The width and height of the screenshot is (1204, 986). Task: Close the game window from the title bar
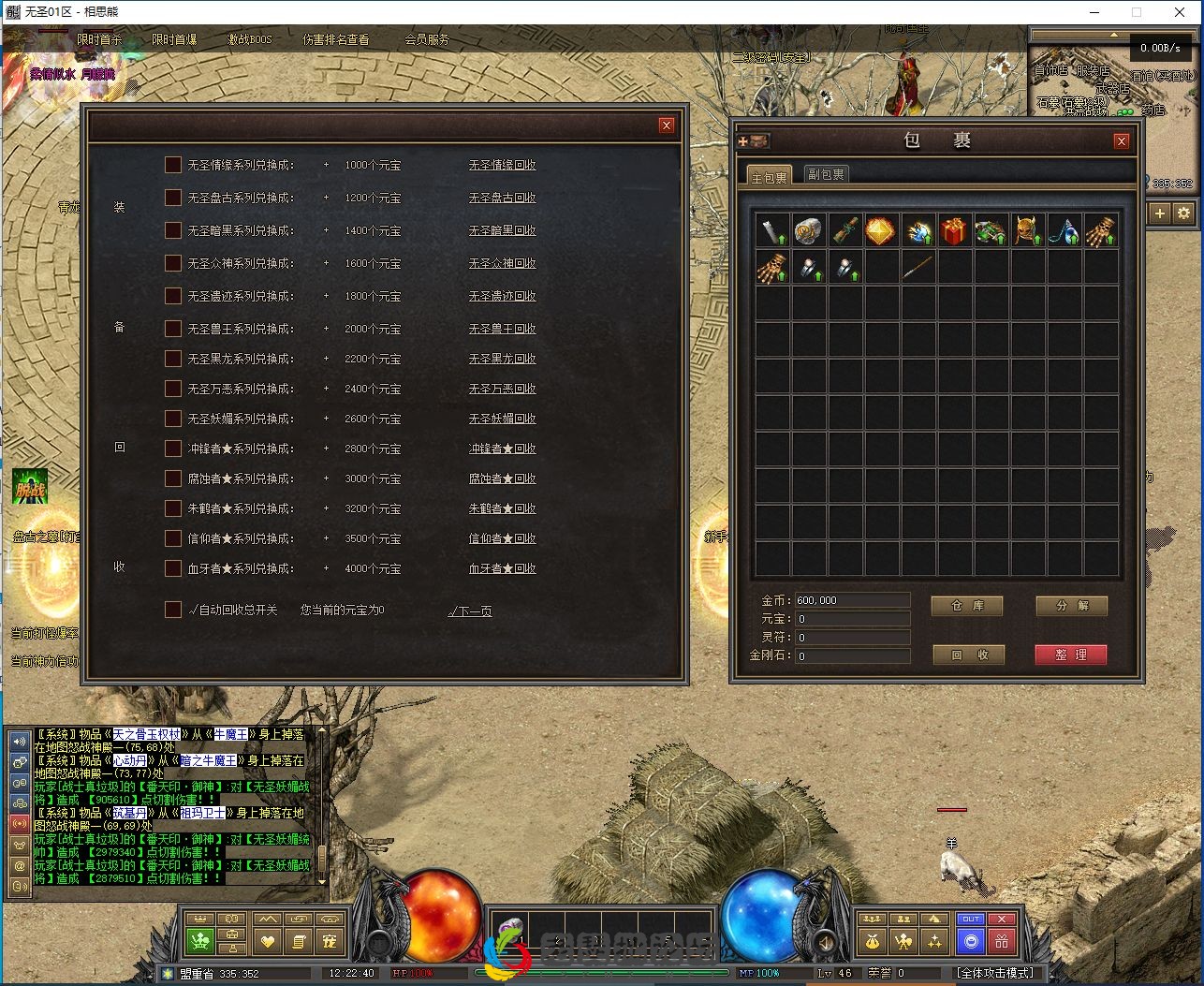point(1180,12)
